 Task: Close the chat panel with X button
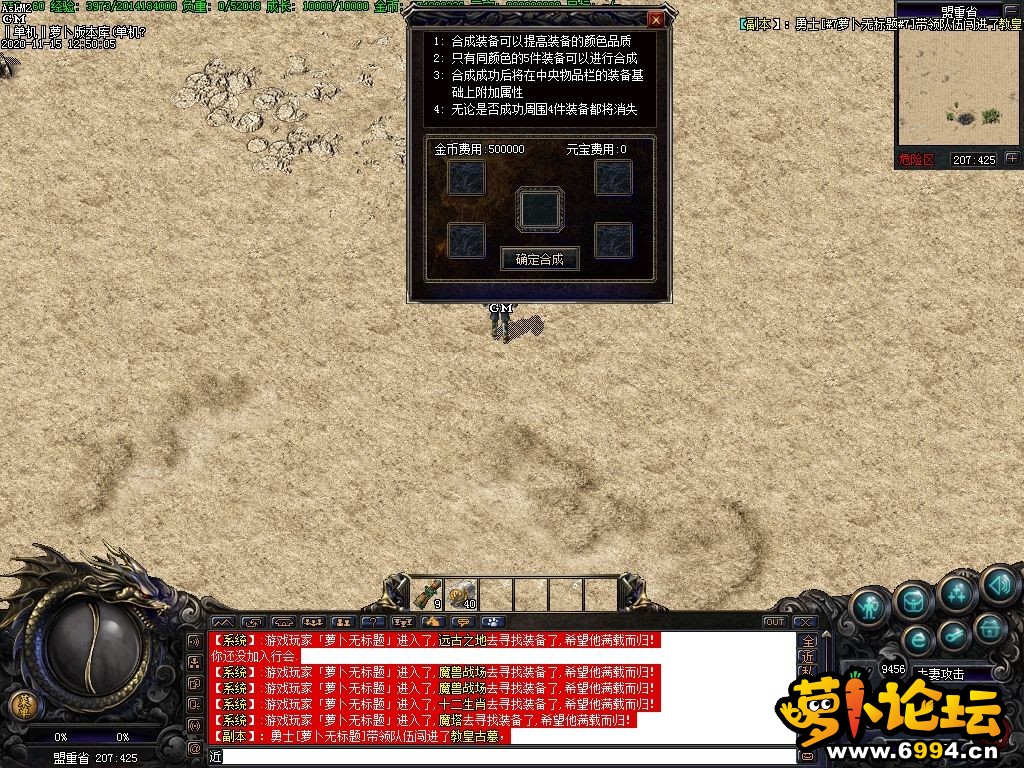(x=804, y=622)
